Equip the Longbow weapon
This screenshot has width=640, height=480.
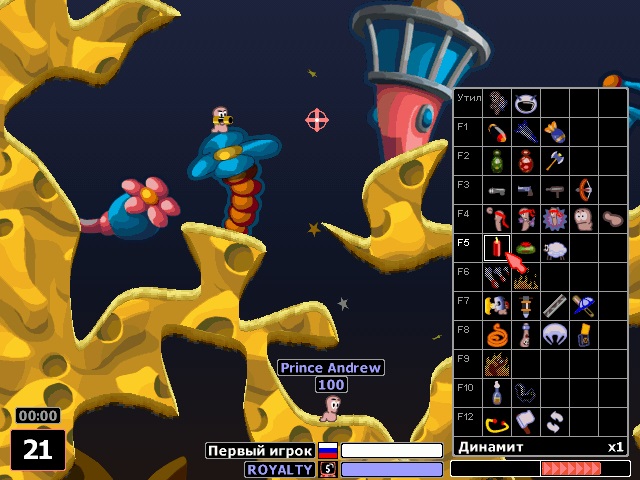pyautogui.click(x=584, y=189)
